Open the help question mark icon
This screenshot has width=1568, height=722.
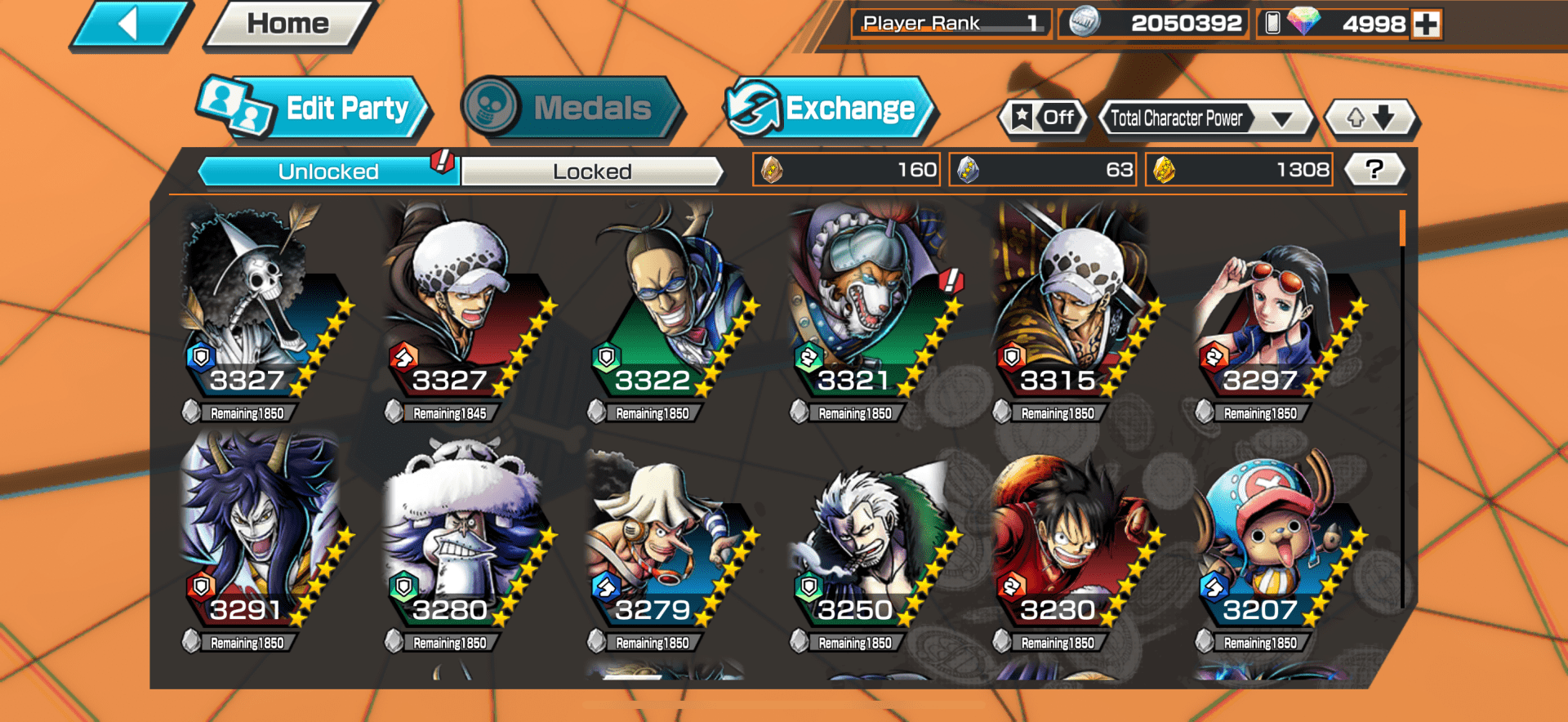[1374, 170]
